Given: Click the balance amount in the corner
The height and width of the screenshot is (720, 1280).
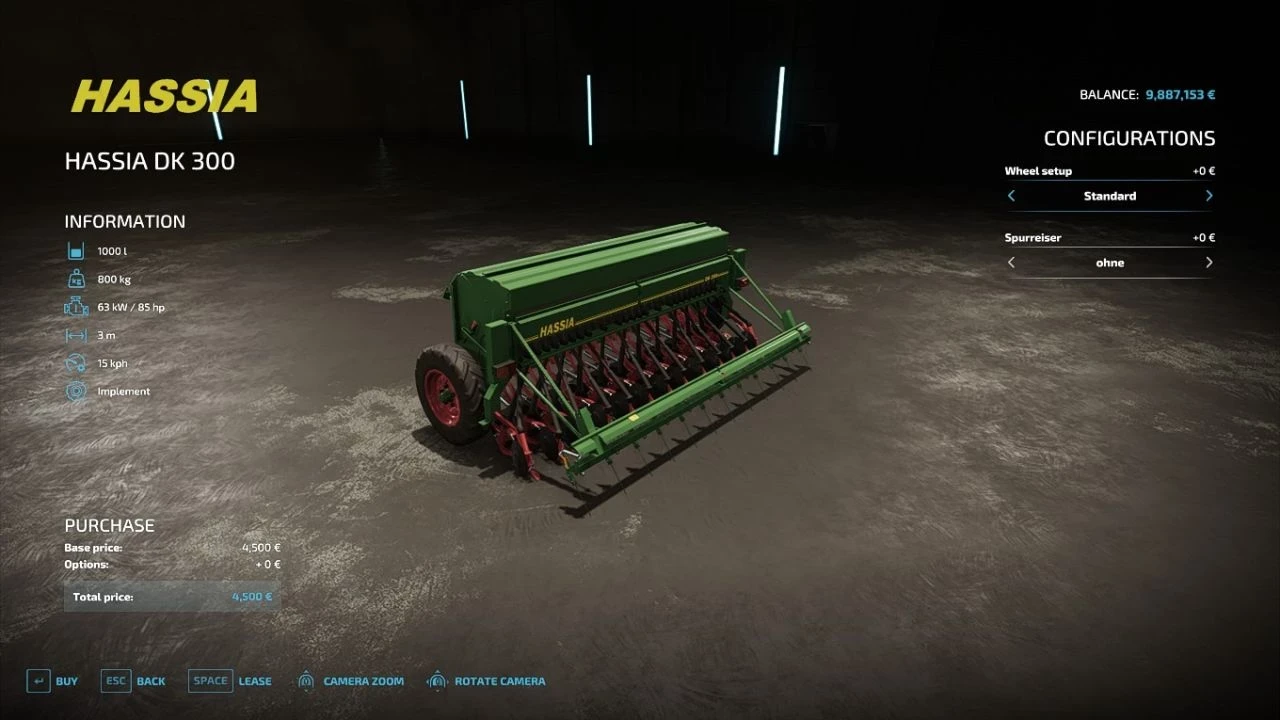Looking at the screenshot, I should click(1180, 94).
